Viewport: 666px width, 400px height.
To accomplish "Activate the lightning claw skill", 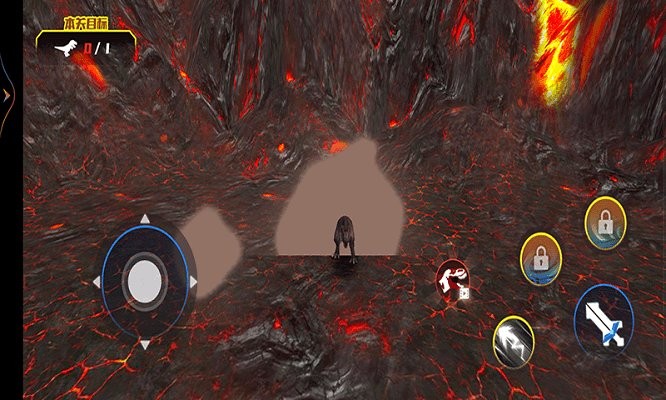I will coord(514,341).
